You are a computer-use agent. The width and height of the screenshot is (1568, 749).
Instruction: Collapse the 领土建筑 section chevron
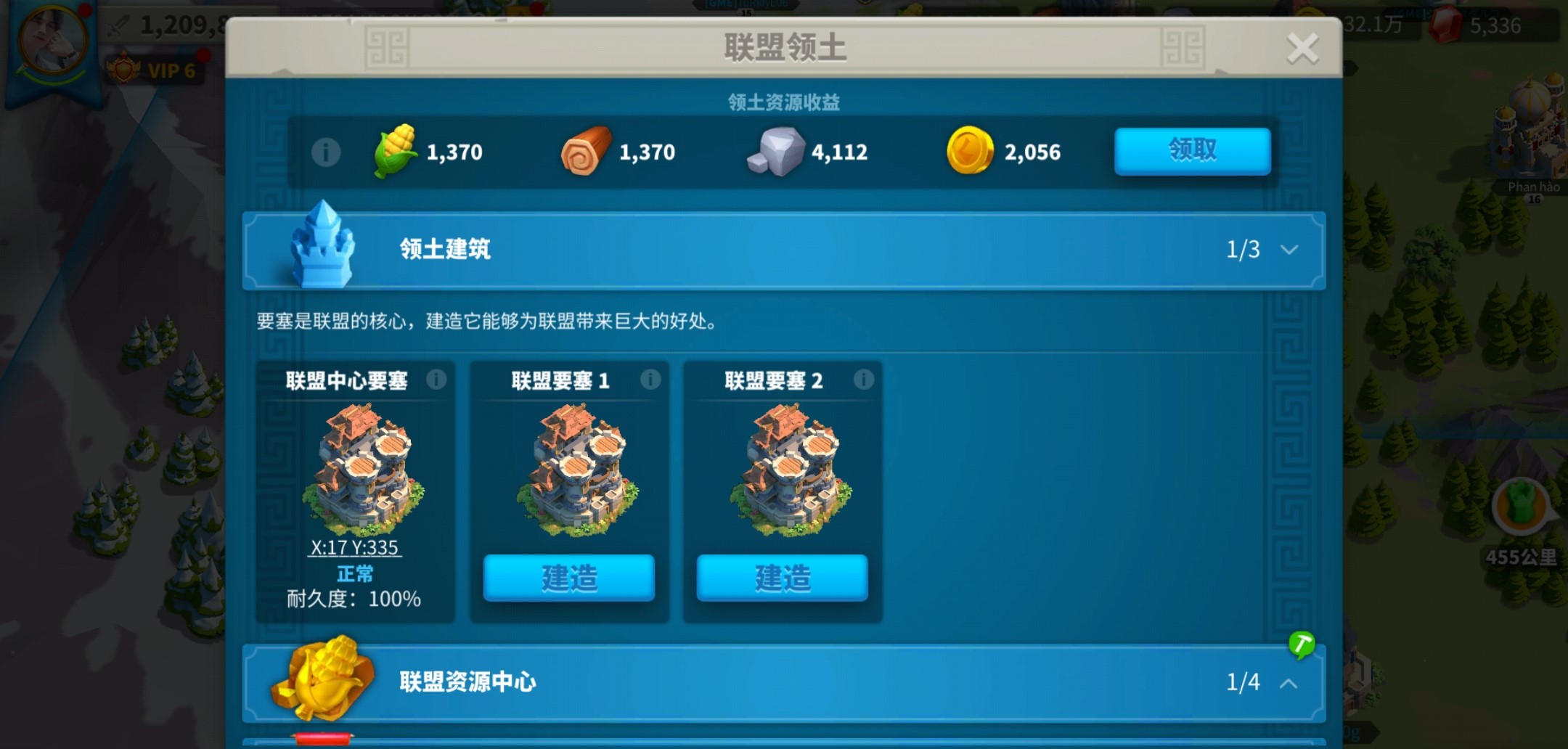1289,250
